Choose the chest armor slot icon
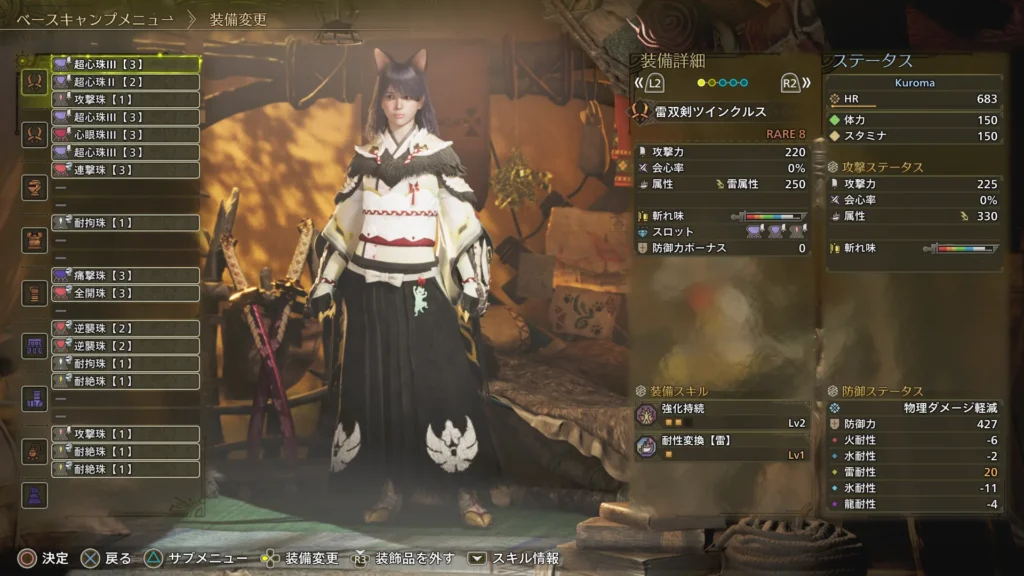 tap(35, 240)
